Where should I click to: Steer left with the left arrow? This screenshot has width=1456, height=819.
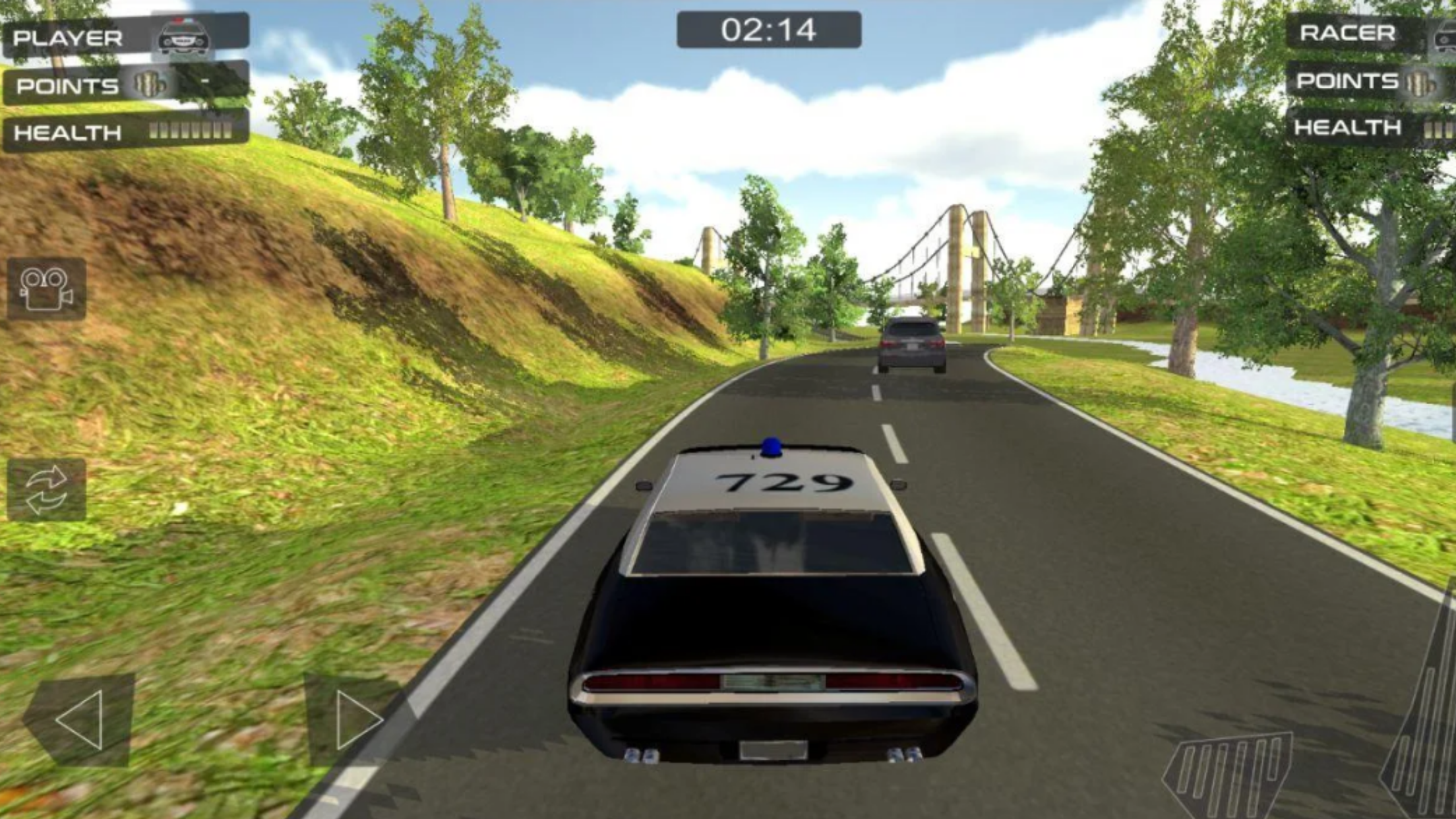pos(80,719)
